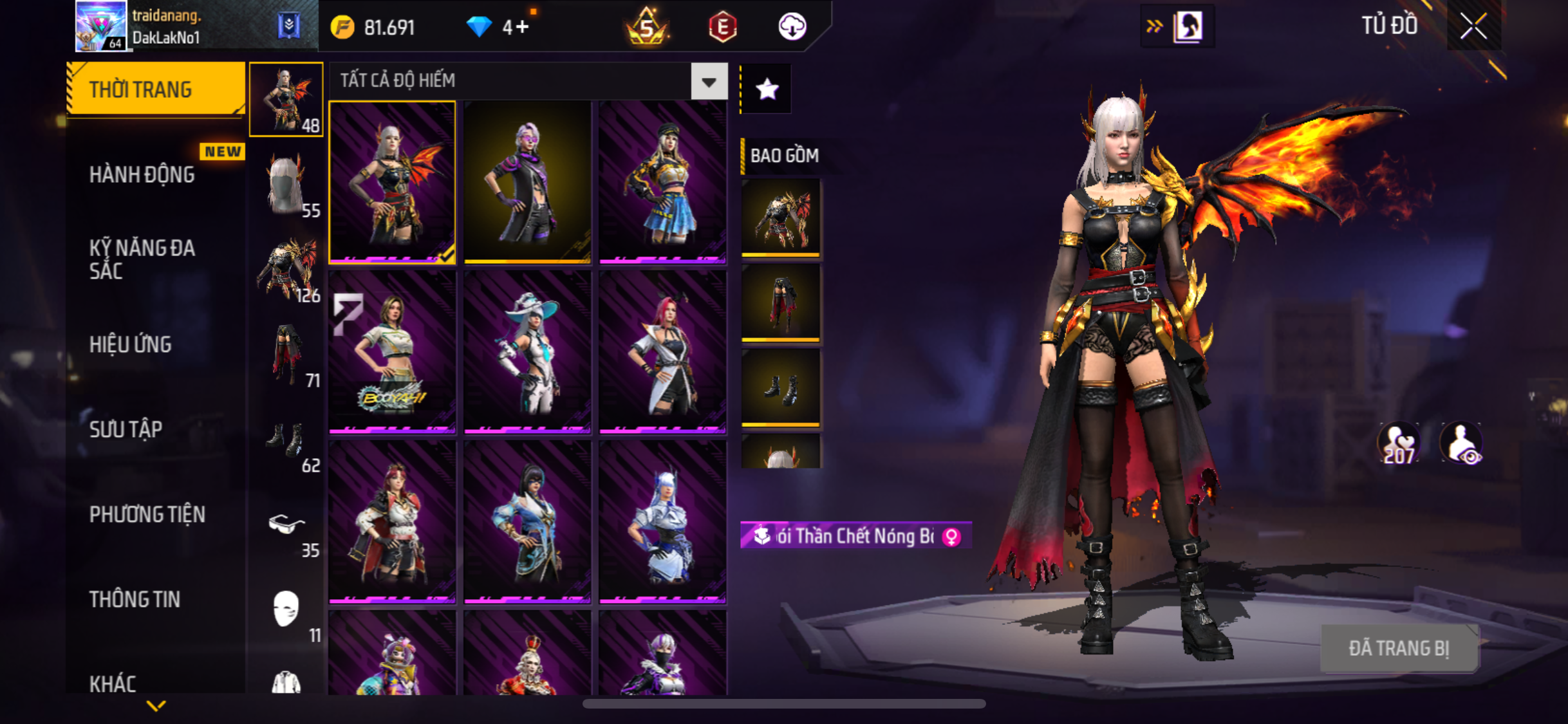Open the hair subcategory with 55 items
The image size is (1568, 724).
(286, 186)
